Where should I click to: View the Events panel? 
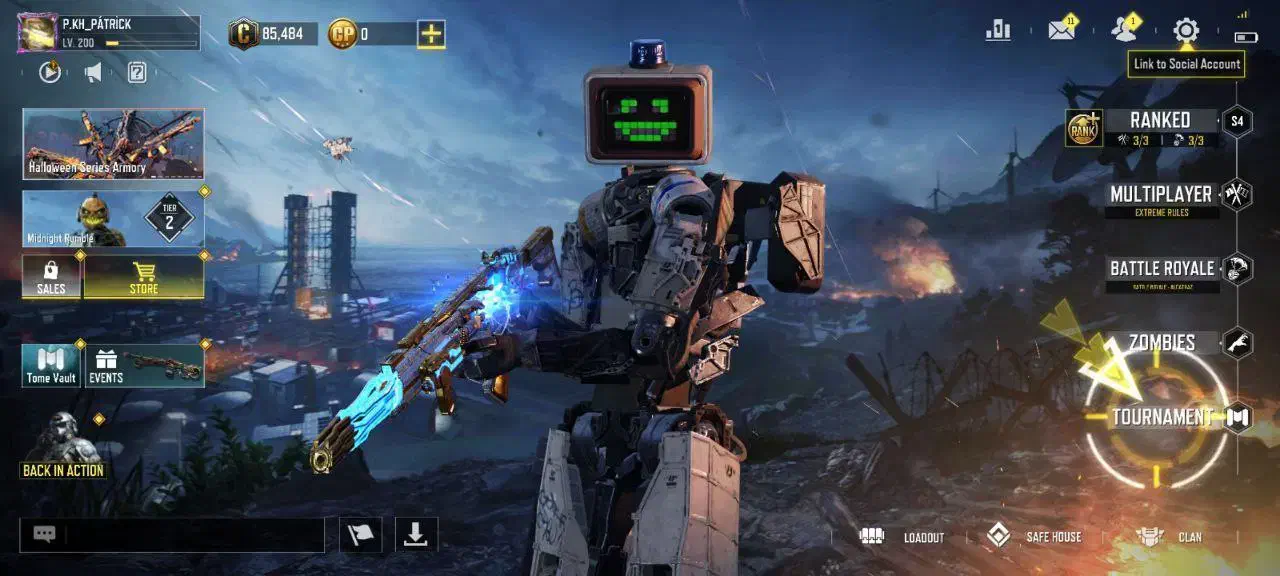click(145, 365)
